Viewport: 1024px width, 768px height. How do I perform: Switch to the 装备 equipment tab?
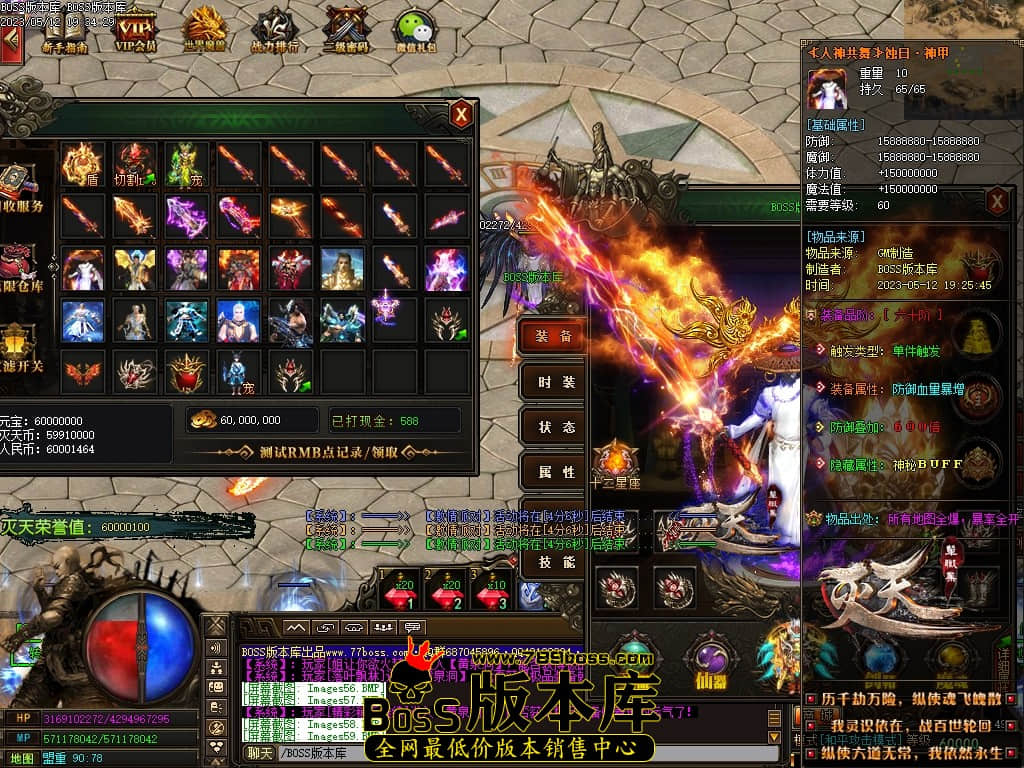coord(554,337)
